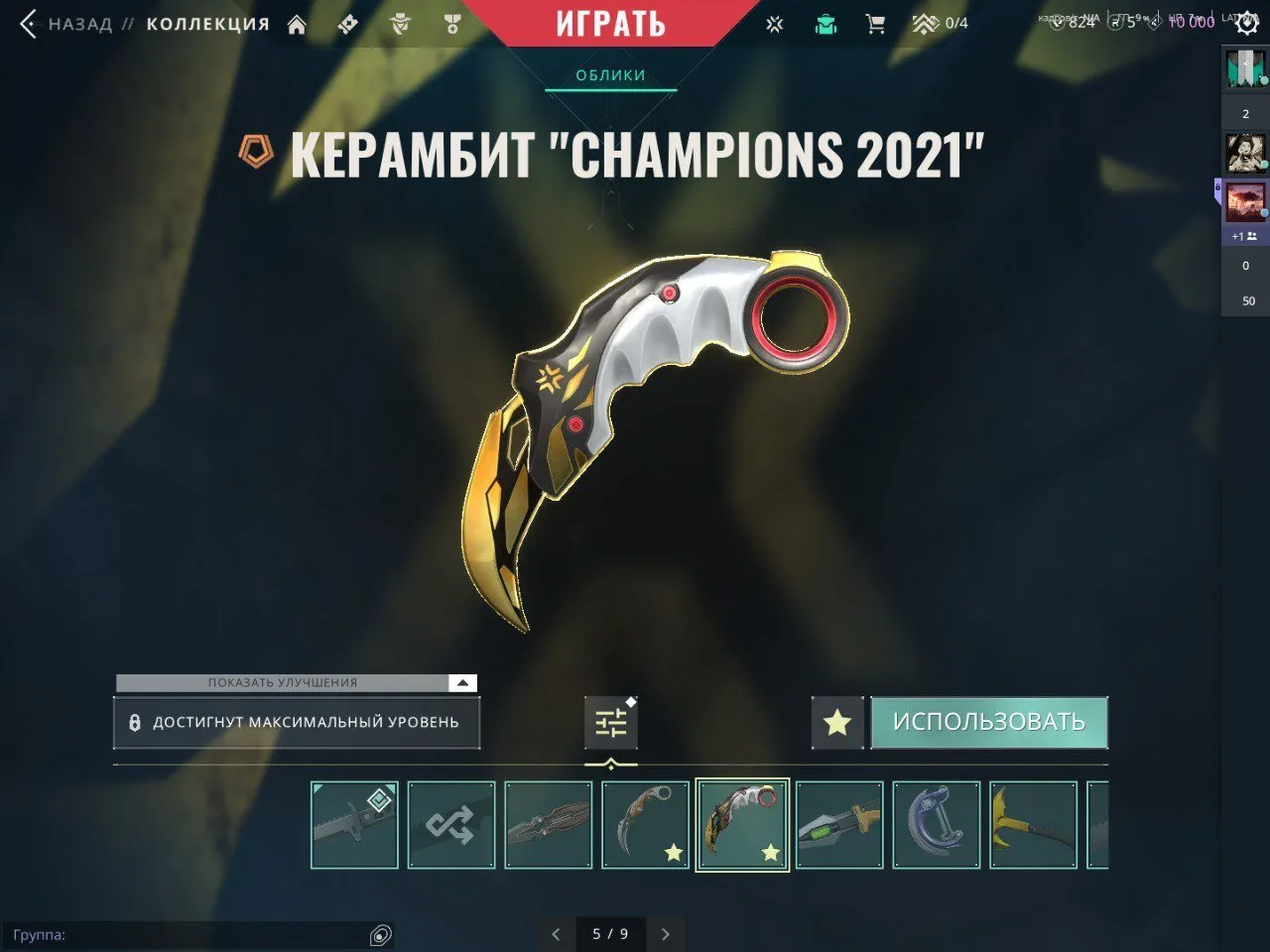
Task: Open the skin variant sliders icon
Action: pyautogui.click(x=611, y=722)
